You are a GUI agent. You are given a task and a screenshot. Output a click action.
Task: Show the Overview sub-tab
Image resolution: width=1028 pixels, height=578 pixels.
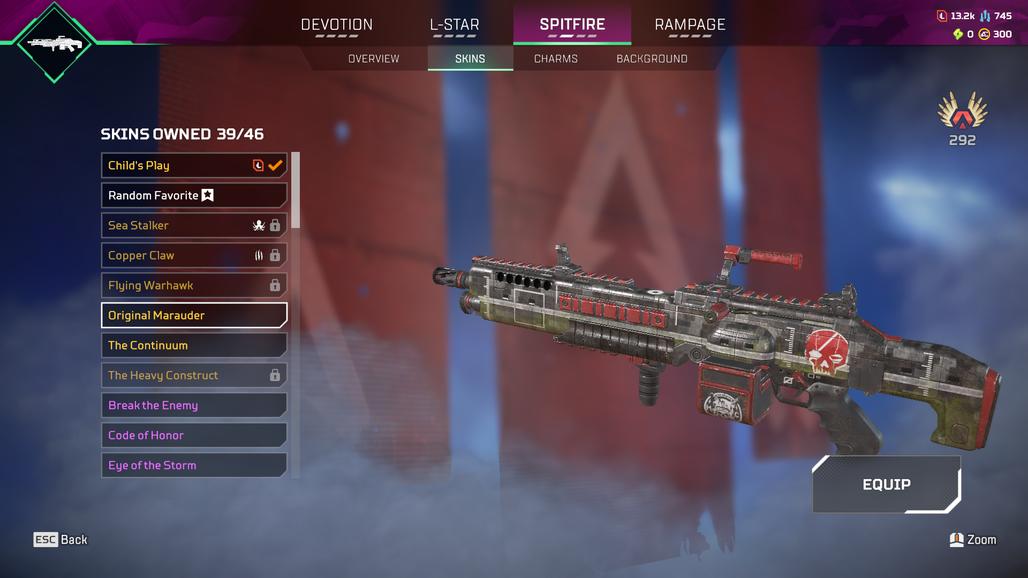373,59
